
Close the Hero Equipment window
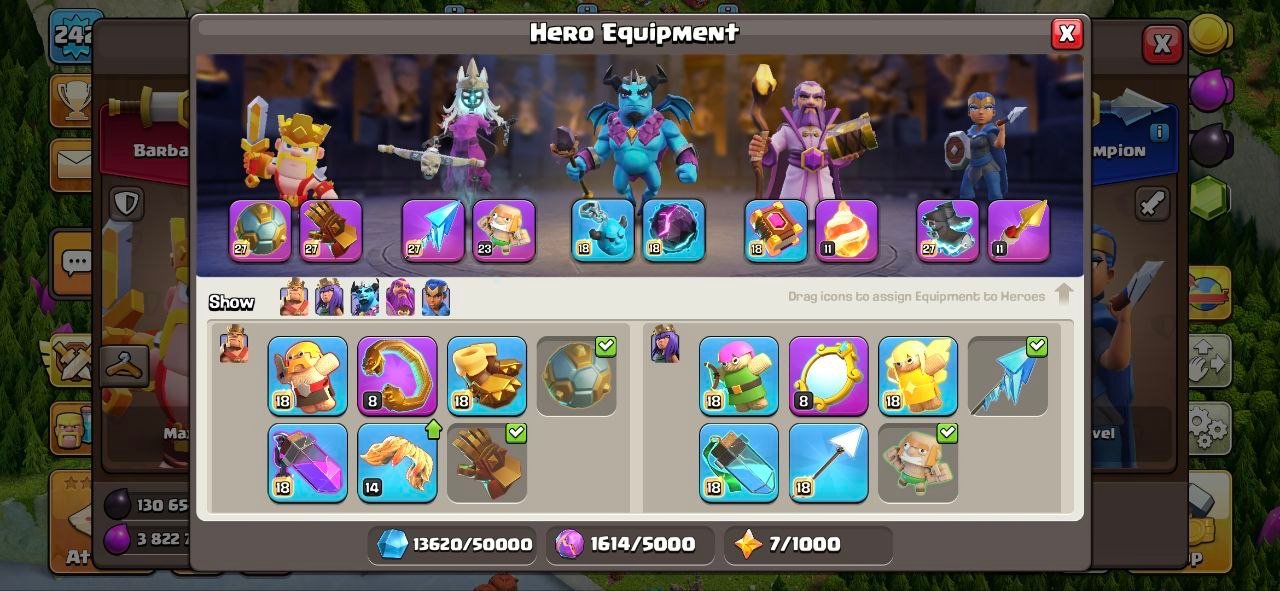pos(1067,34)
